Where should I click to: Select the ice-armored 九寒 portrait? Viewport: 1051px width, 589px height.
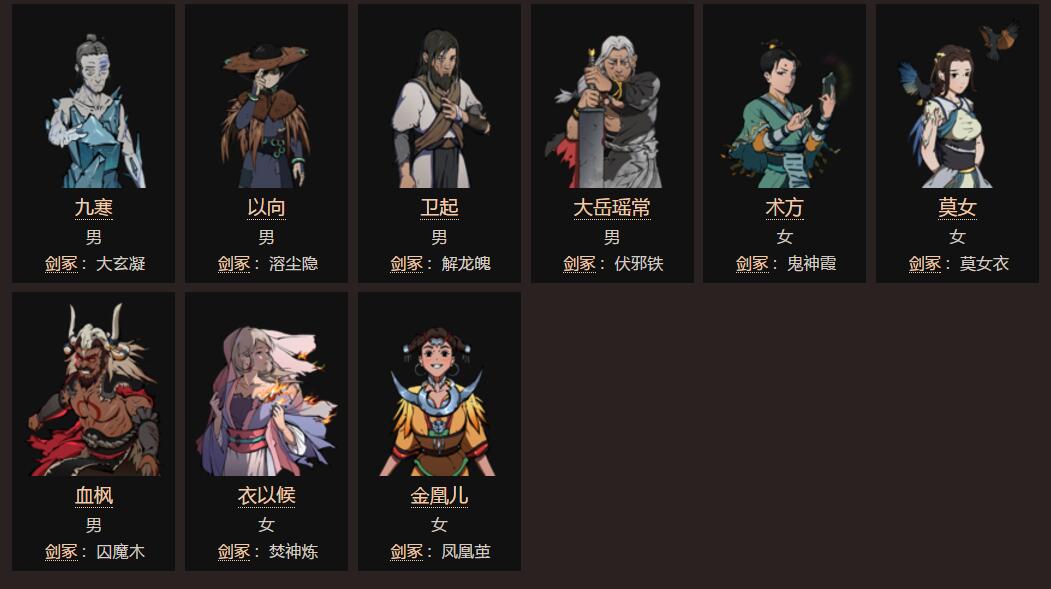tap(93, 110)
